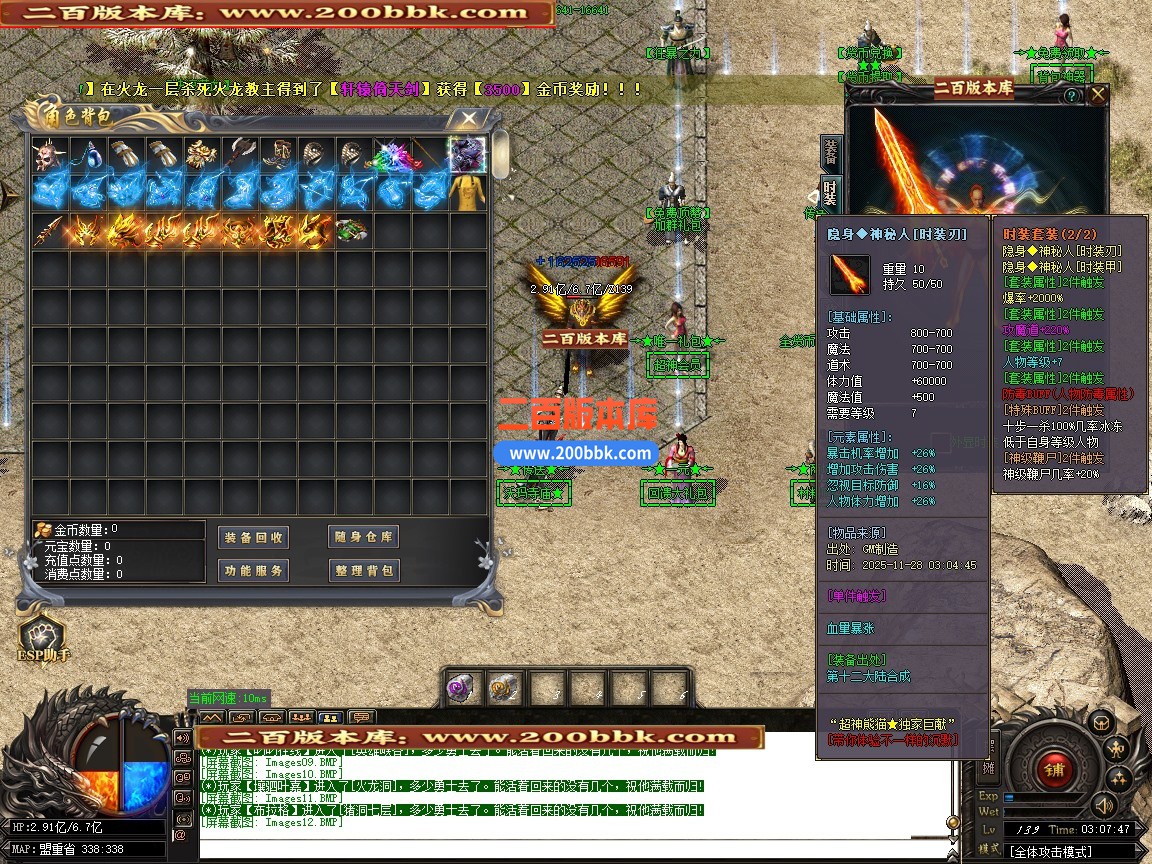Close the character backpack window
The width and height of the screenshot is (1152, 864).
tap(467, 118)
